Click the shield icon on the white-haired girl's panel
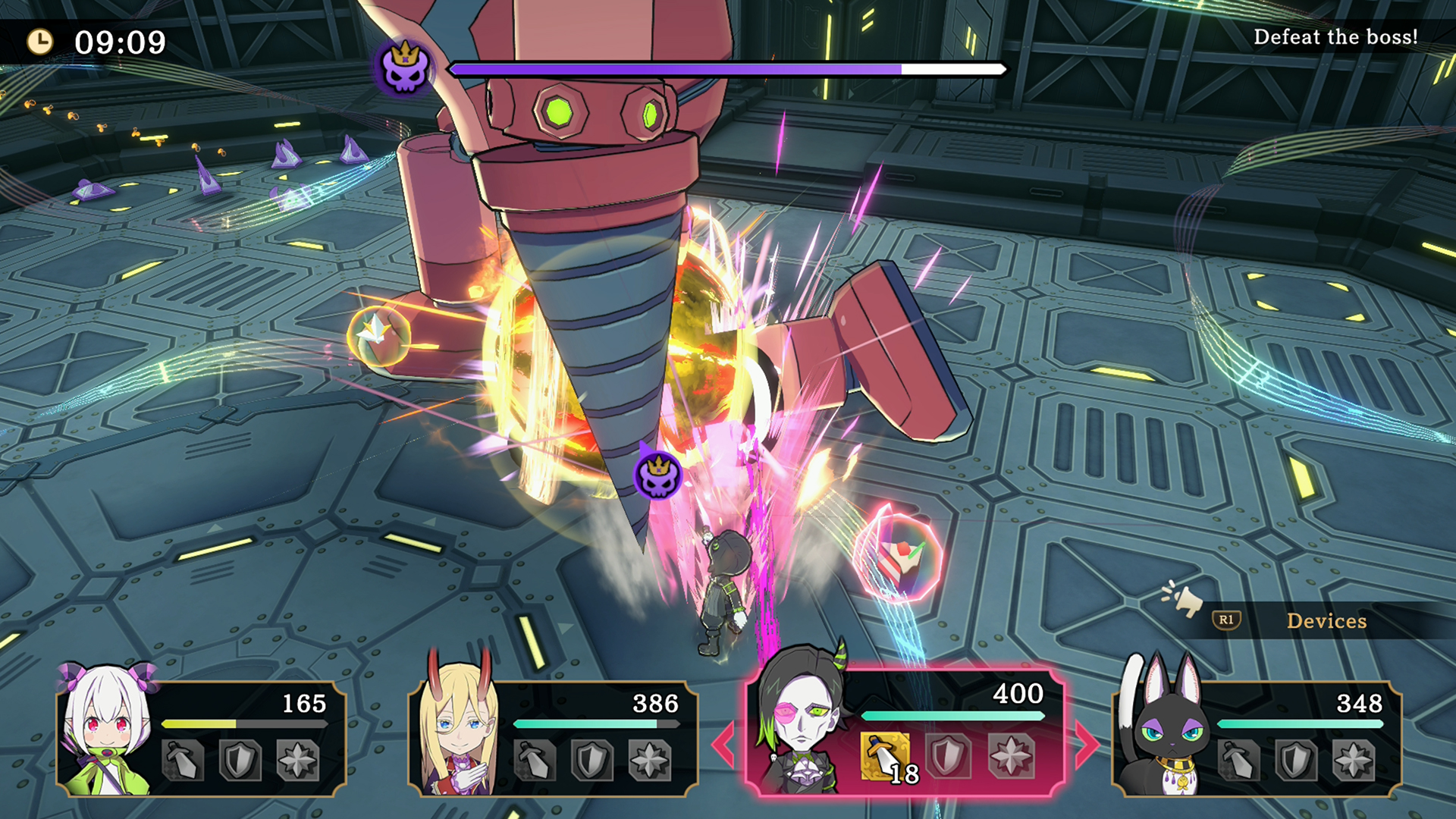The image size is (1456, 819). point(240,760)
